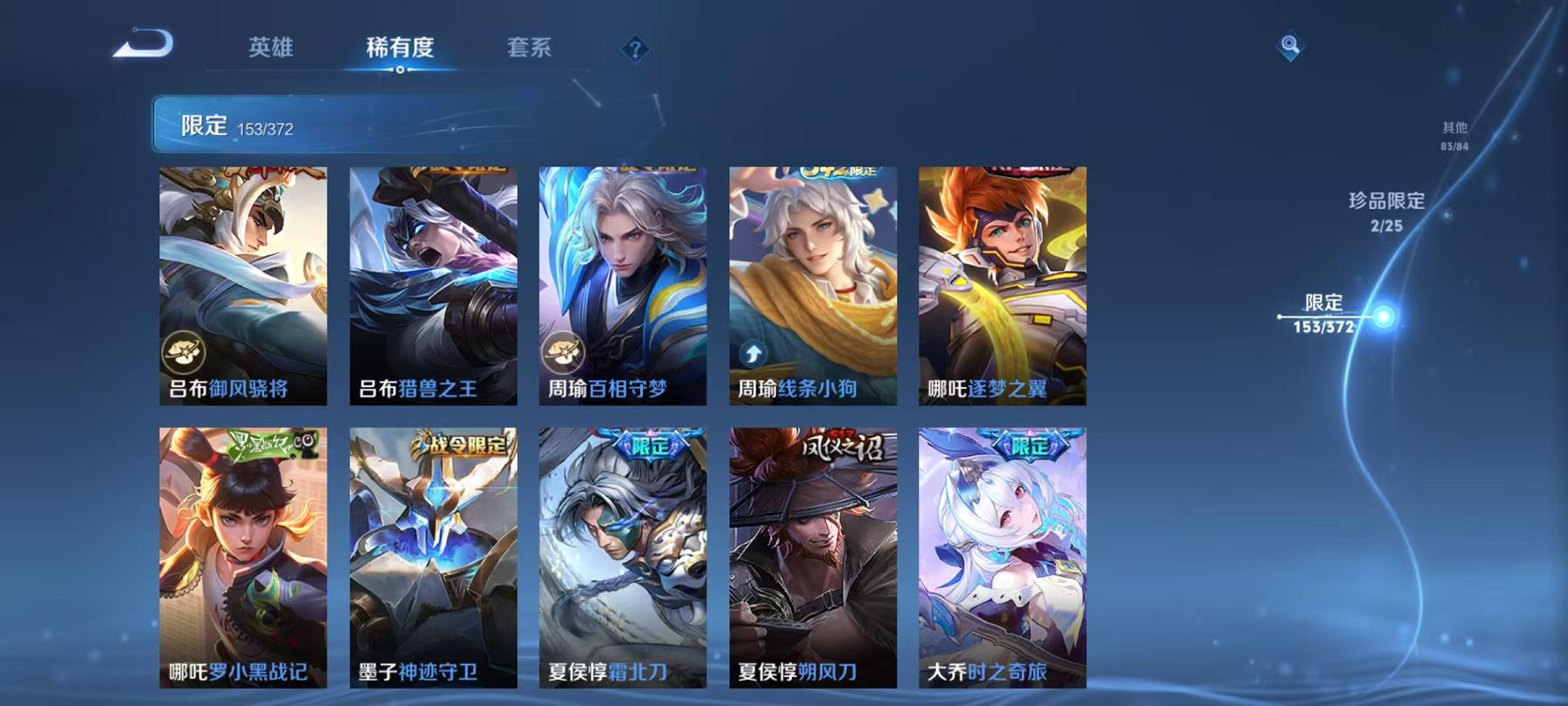Click the upgrade arrow badge on 周瑜线条小狗

(x=751, y=352)
